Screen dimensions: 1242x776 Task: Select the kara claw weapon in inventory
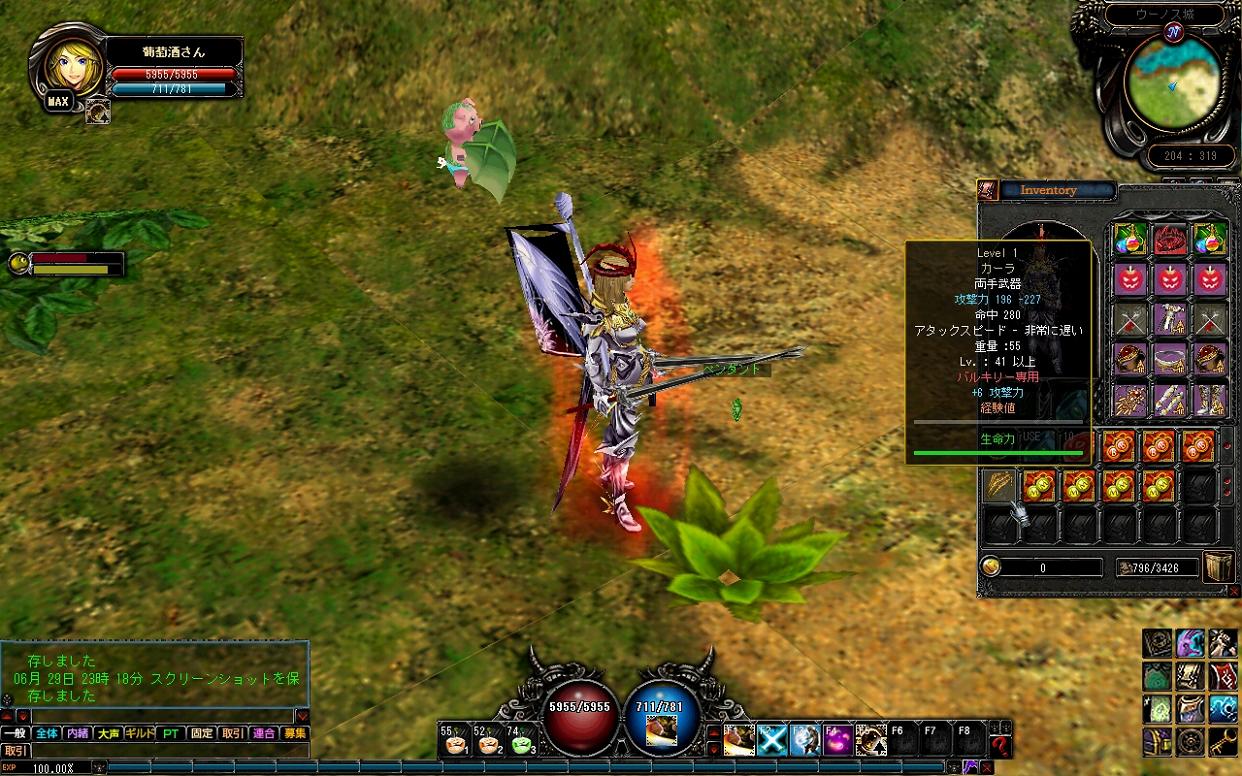(1000, 485)
